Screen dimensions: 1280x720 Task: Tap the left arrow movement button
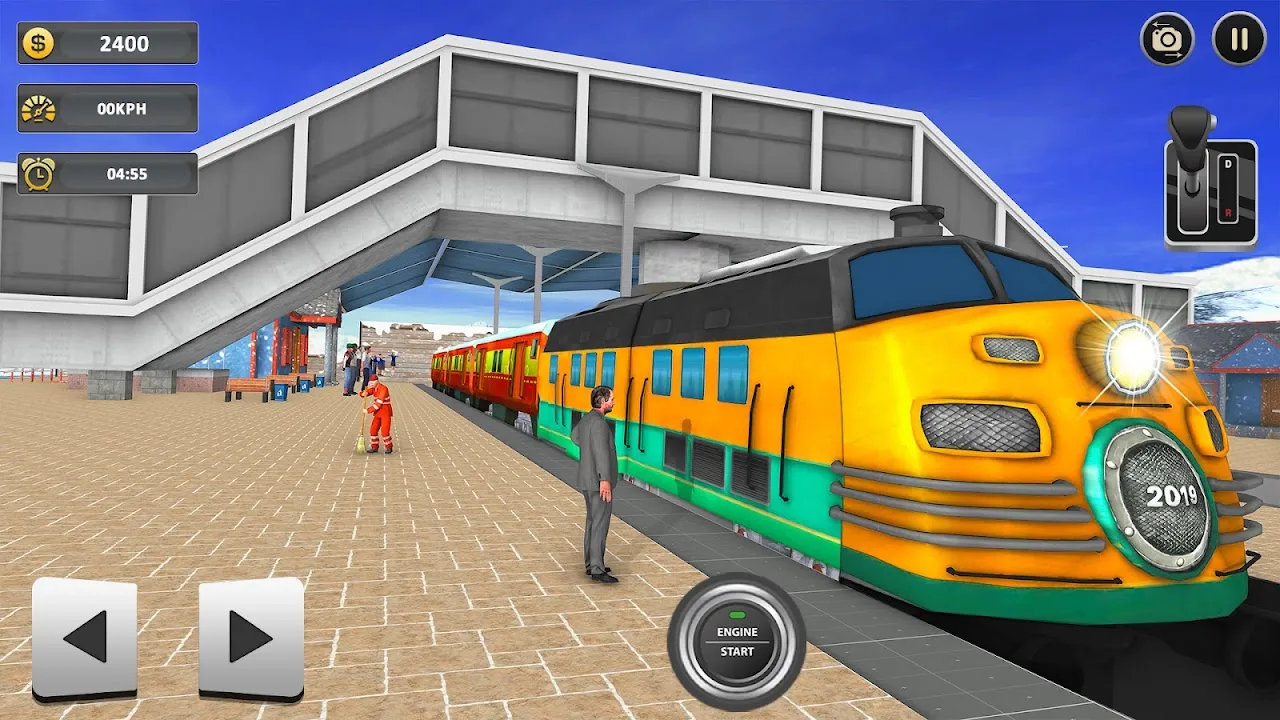85,636
